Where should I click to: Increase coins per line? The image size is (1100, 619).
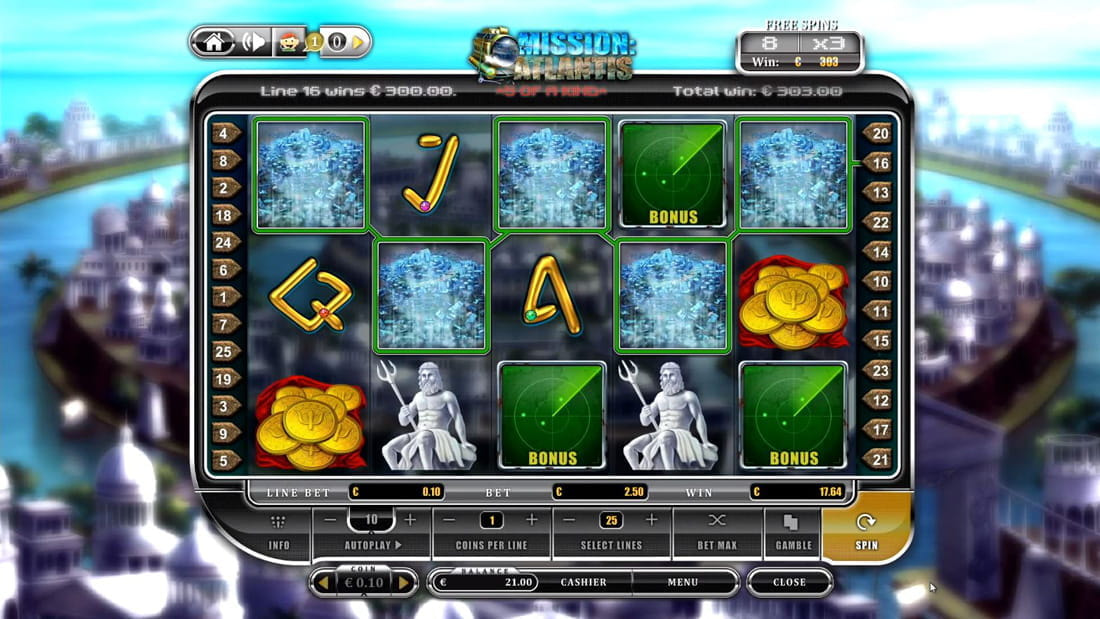531,520
